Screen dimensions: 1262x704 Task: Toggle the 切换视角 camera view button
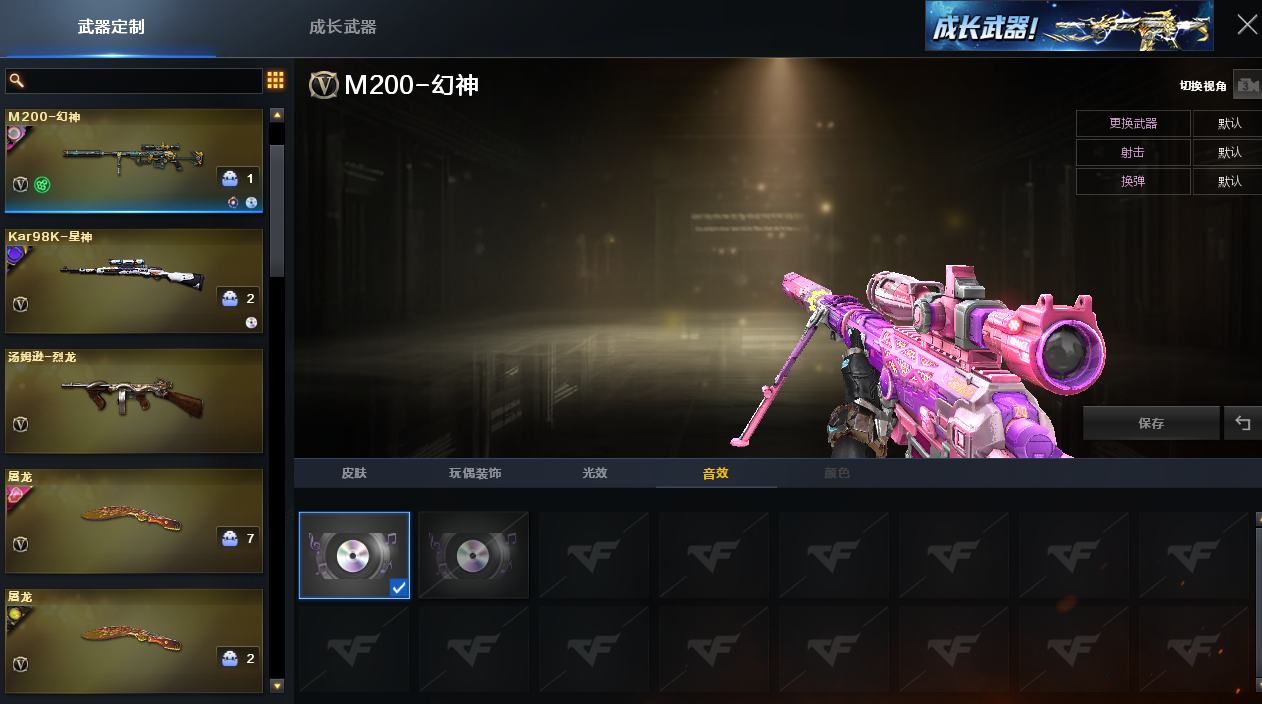click(1246, 86)
